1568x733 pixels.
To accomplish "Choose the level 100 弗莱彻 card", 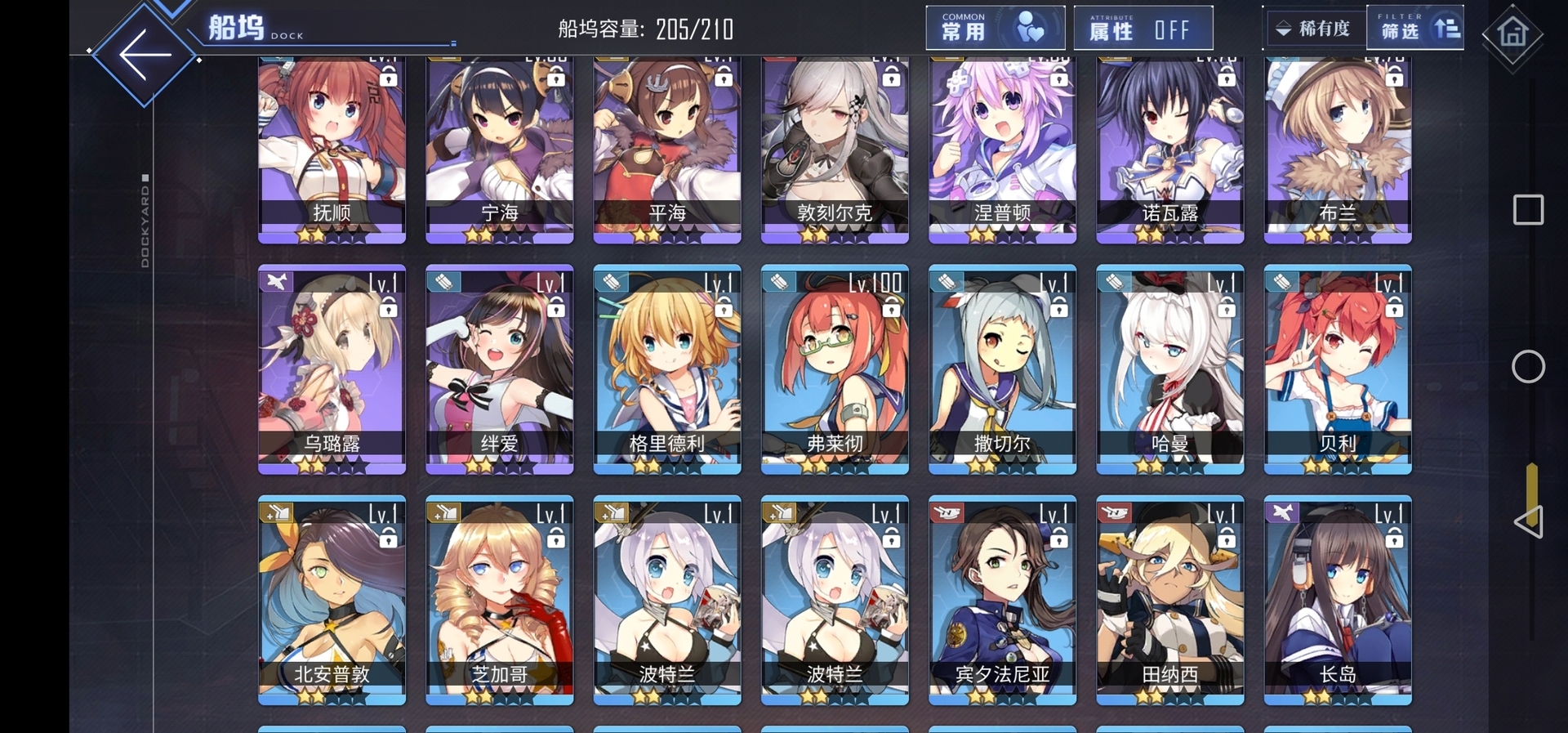I will click(x=835, y=369).
